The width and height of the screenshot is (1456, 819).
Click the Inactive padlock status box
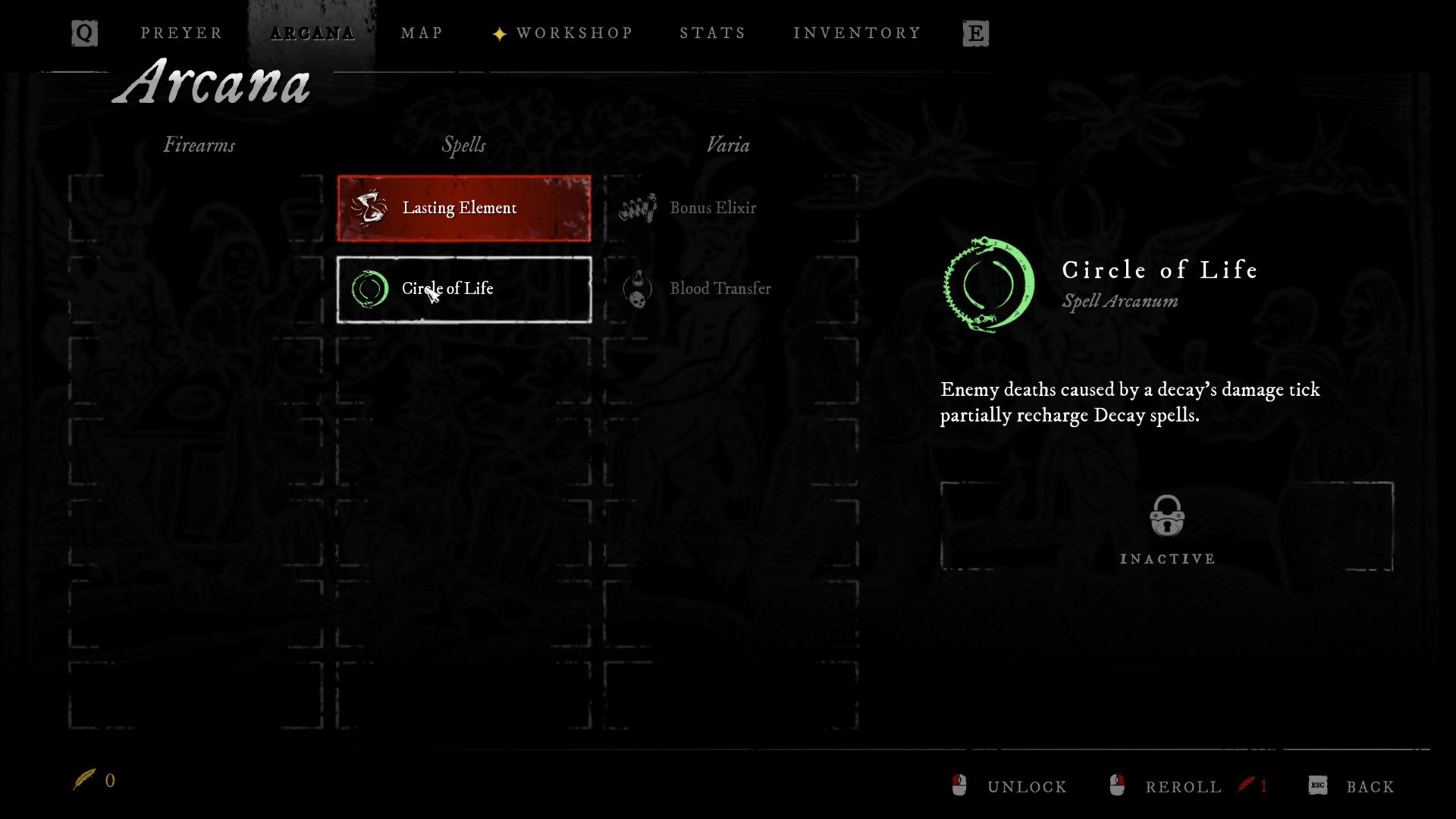(1166, 527)
